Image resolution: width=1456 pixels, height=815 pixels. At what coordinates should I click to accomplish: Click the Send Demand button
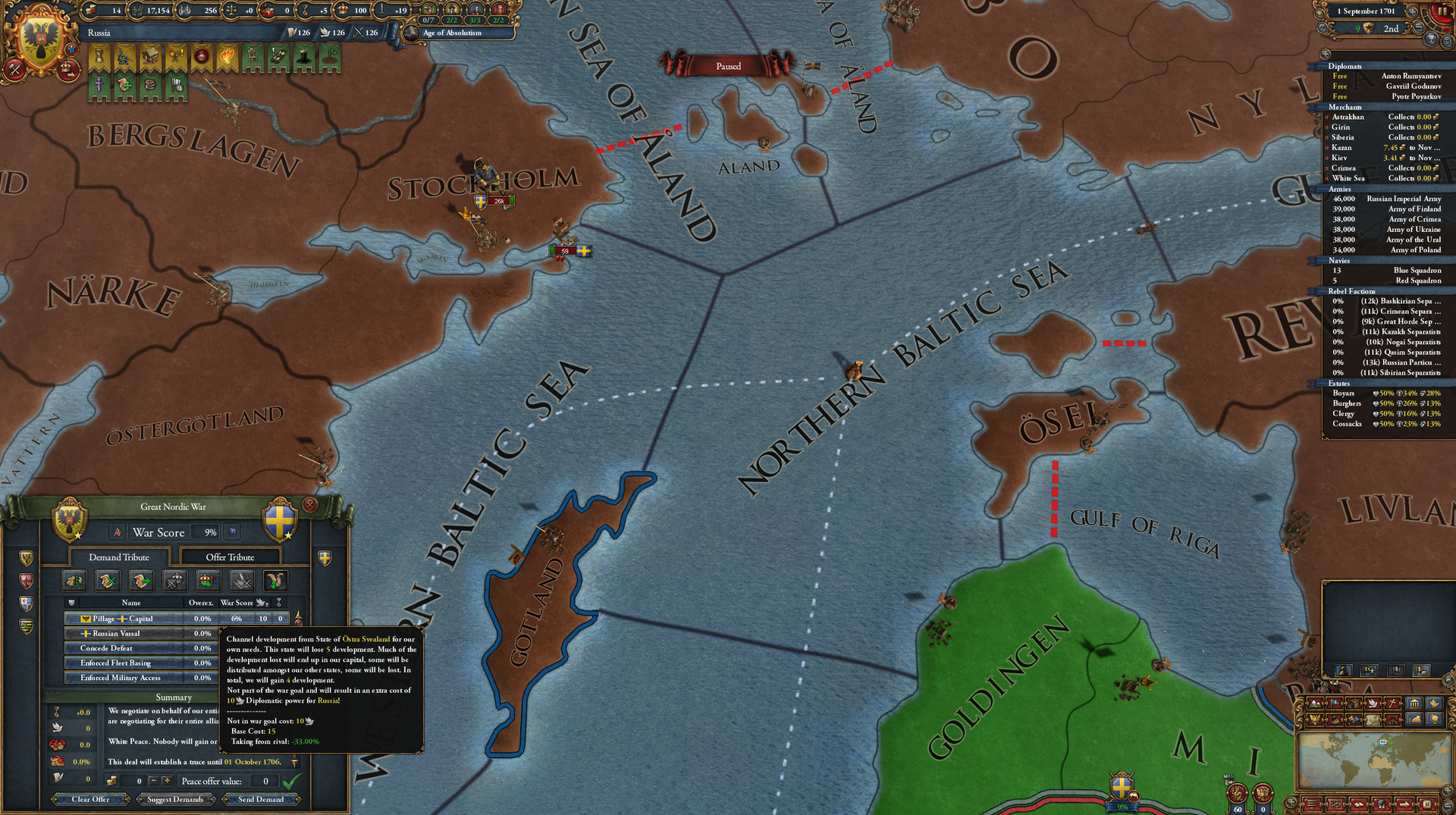(x=262, y=799)
